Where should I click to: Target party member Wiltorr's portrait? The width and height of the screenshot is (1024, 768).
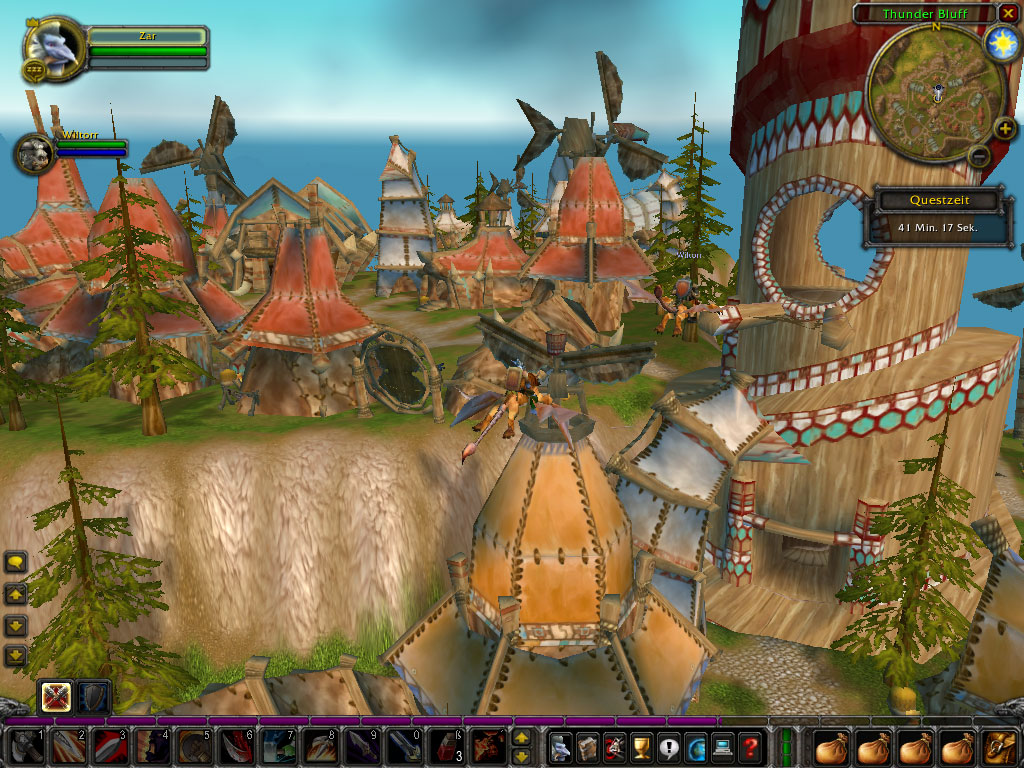tap(33, 153)
